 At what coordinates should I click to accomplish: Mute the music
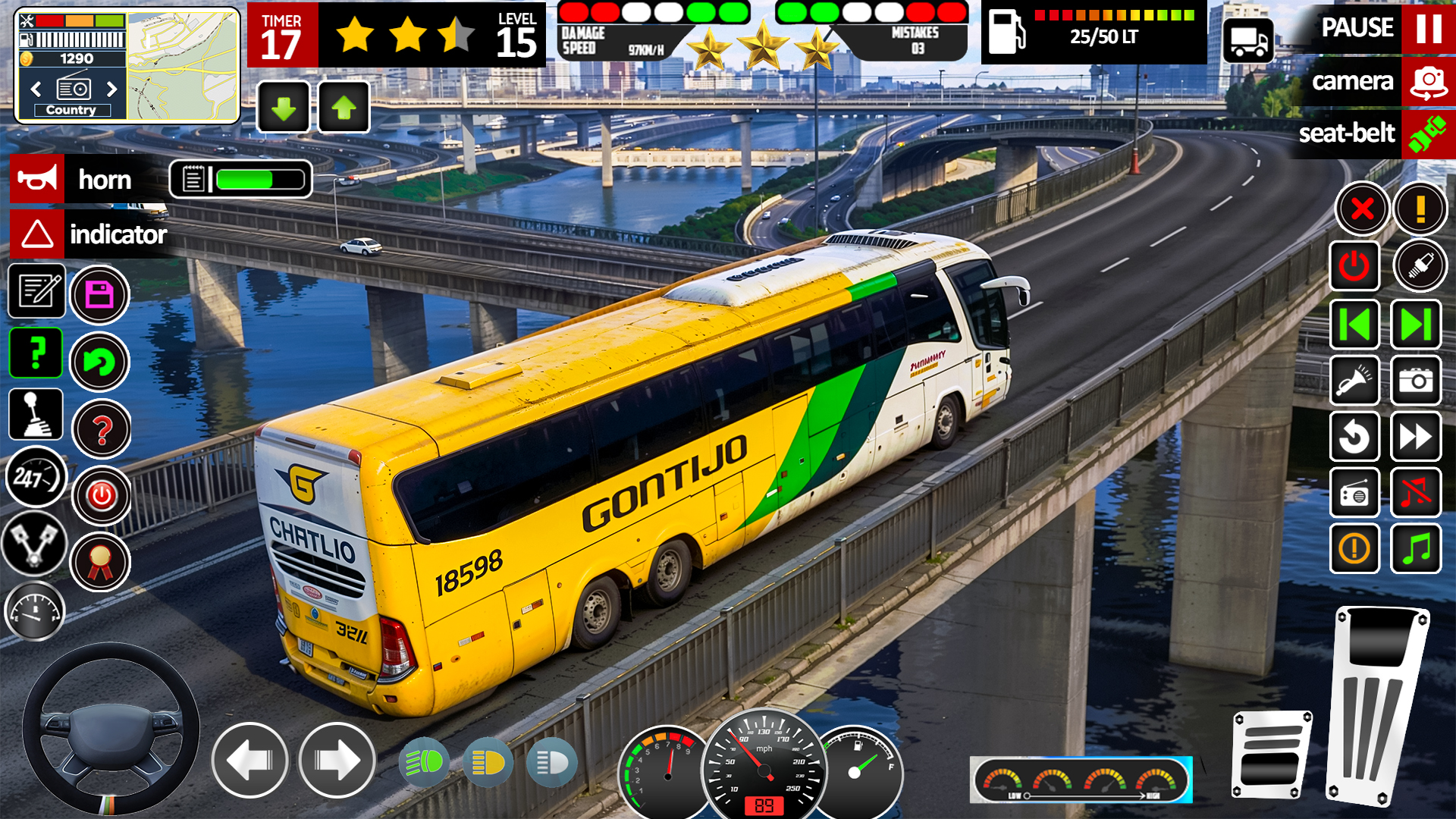tap(1416, 493)
